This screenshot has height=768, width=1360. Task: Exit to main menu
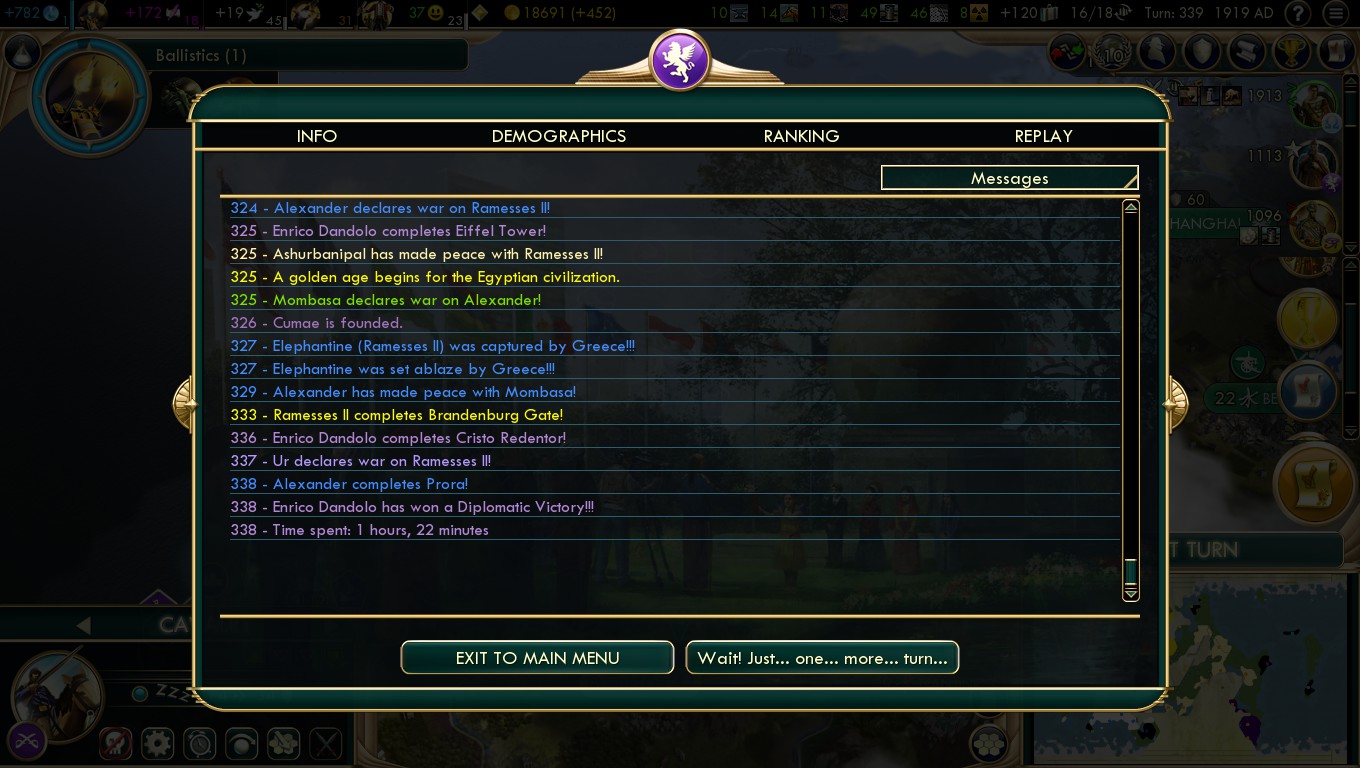(537, 658)
